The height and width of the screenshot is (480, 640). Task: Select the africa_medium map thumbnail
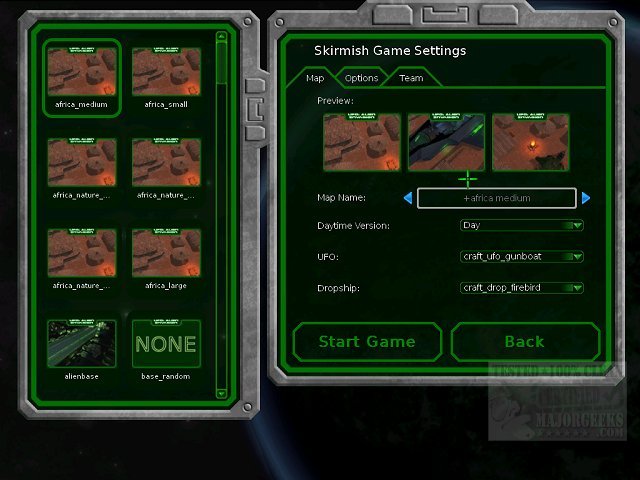82,73
